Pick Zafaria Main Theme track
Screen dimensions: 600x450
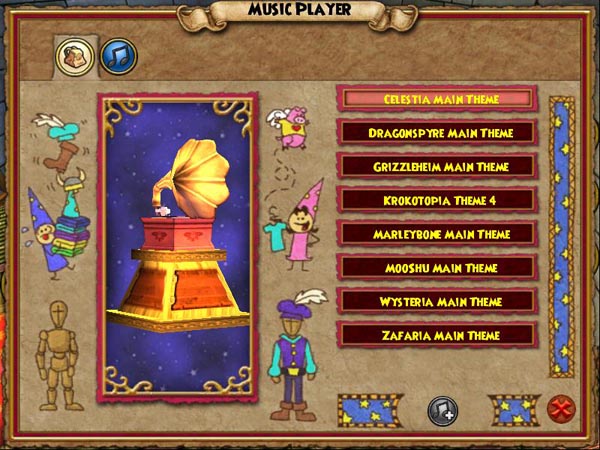click(440, 335)
